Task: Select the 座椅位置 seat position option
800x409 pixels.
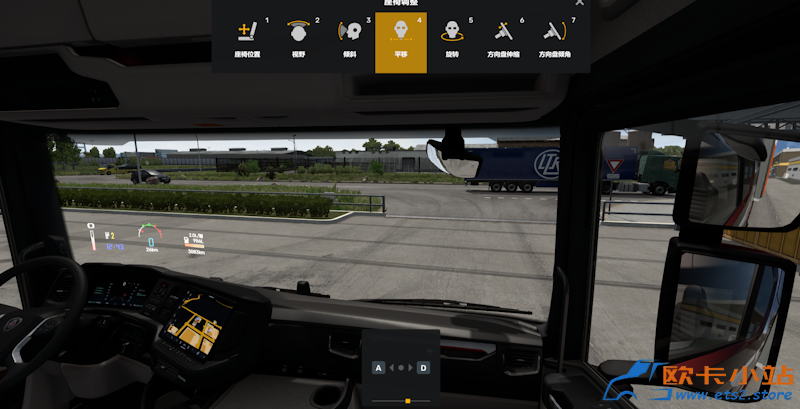Action: tap(246, 39)
